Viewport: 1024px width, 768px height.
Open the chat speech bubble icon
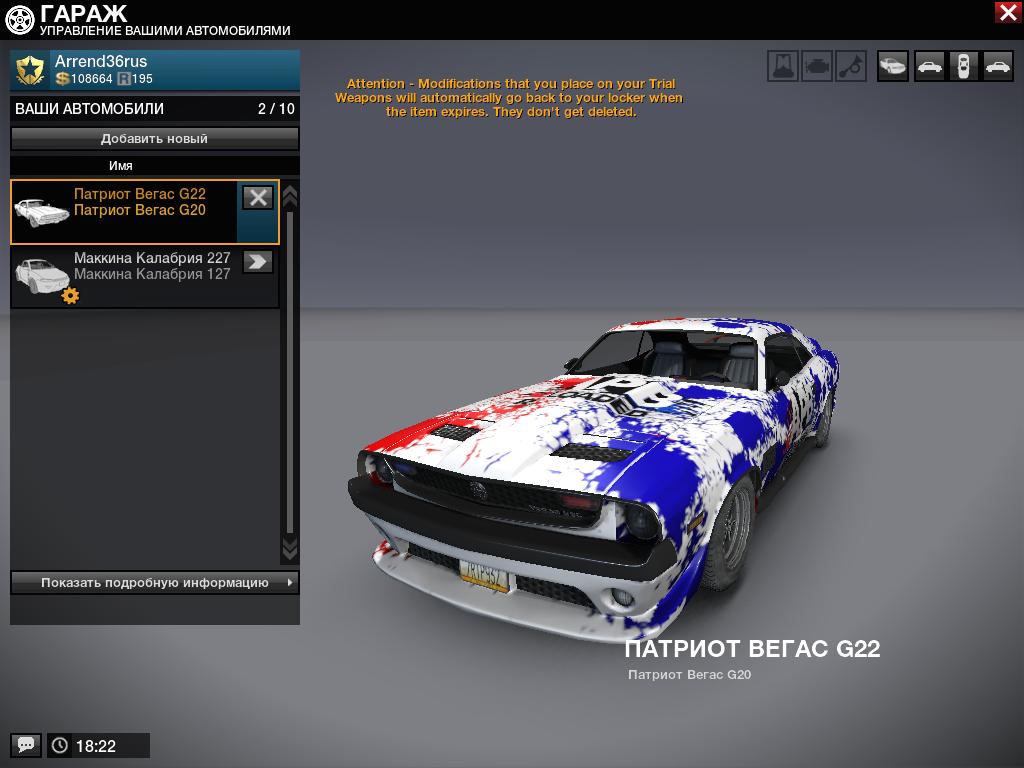(x=26, y=745)
